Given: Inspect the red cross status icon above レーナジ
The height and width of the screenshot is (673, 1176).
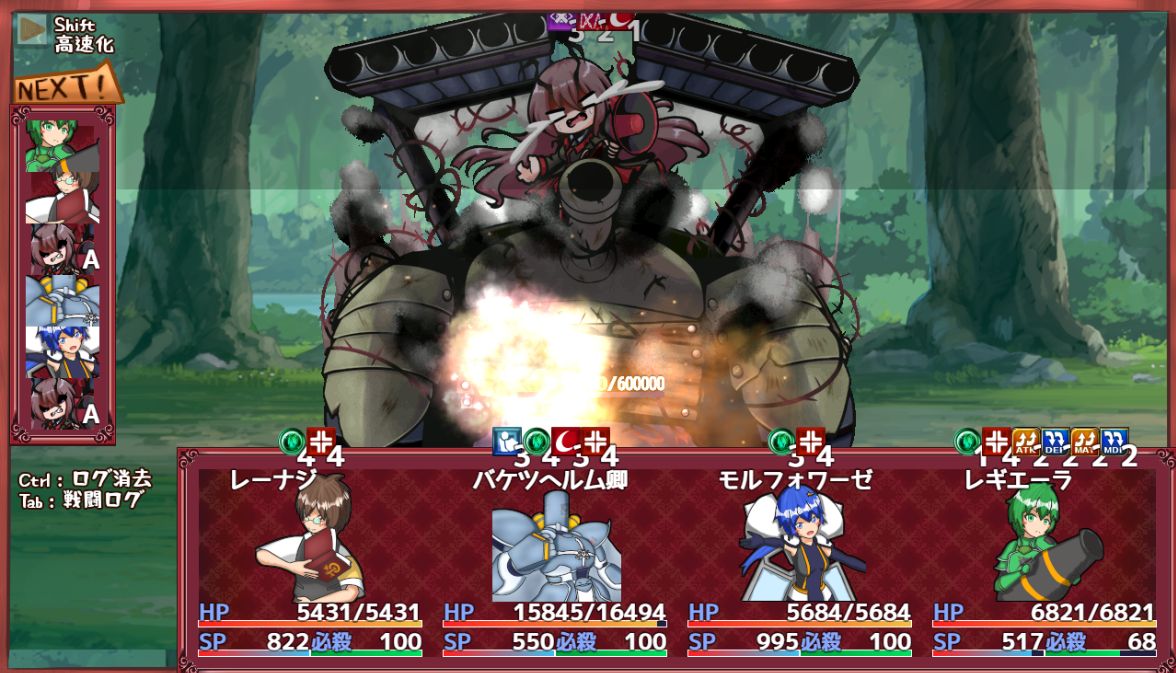Looking at the screenshot, I should click(x=320, y=441).
